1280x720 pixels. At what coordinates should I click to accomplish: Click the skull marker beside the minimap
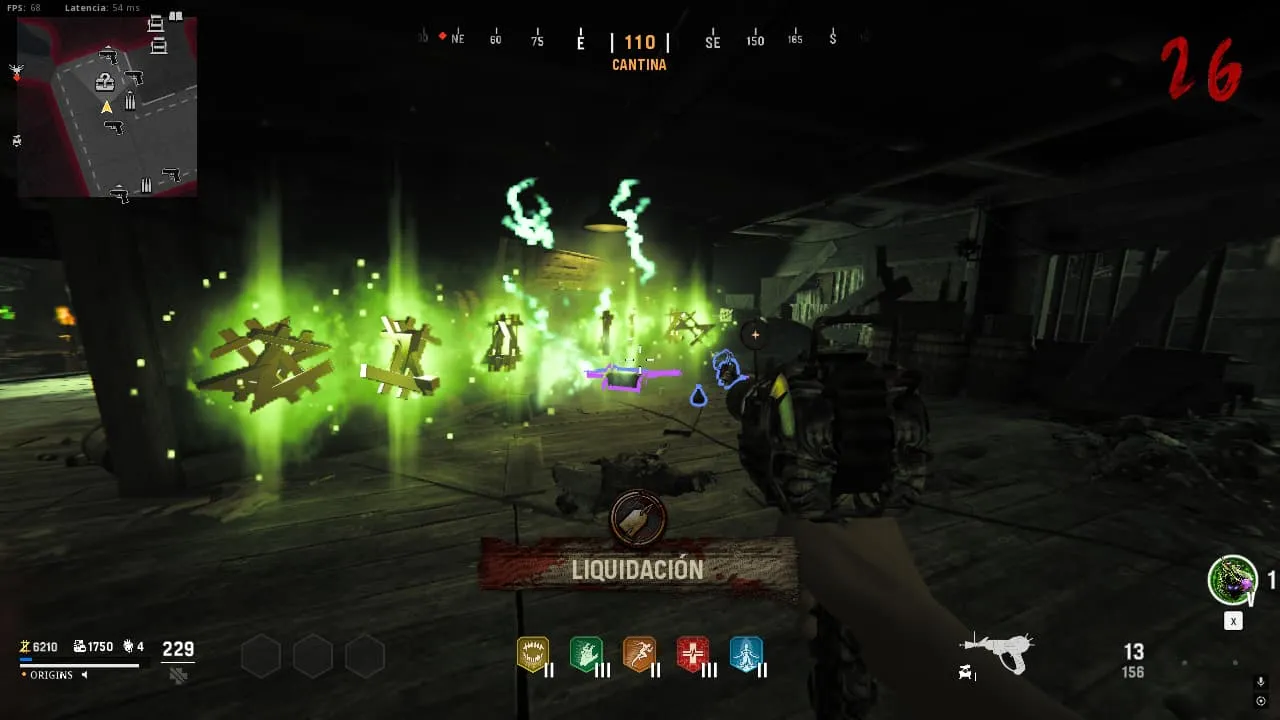pyautogui.click(x=16, y=72)
